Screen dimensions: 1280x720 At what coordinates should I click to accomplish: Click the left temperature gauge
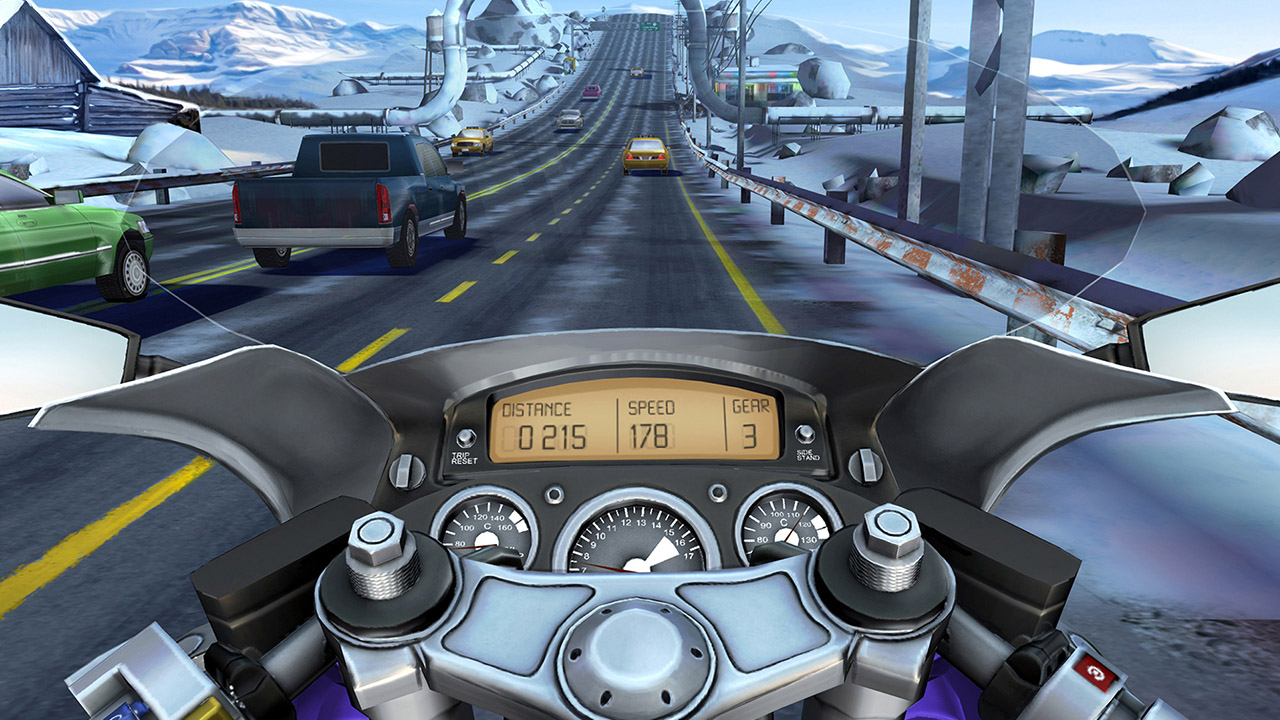click(x=489, y=525)
